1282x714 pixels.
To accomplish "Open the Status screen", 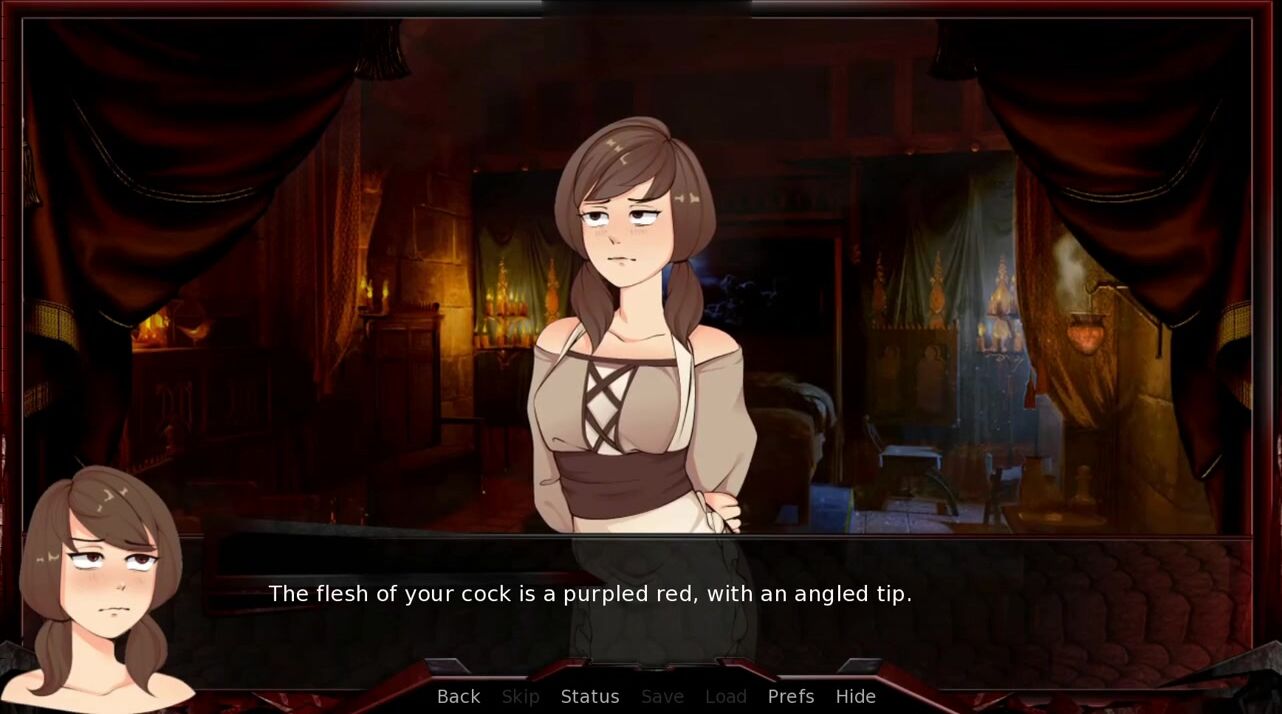I will (589, 697).
